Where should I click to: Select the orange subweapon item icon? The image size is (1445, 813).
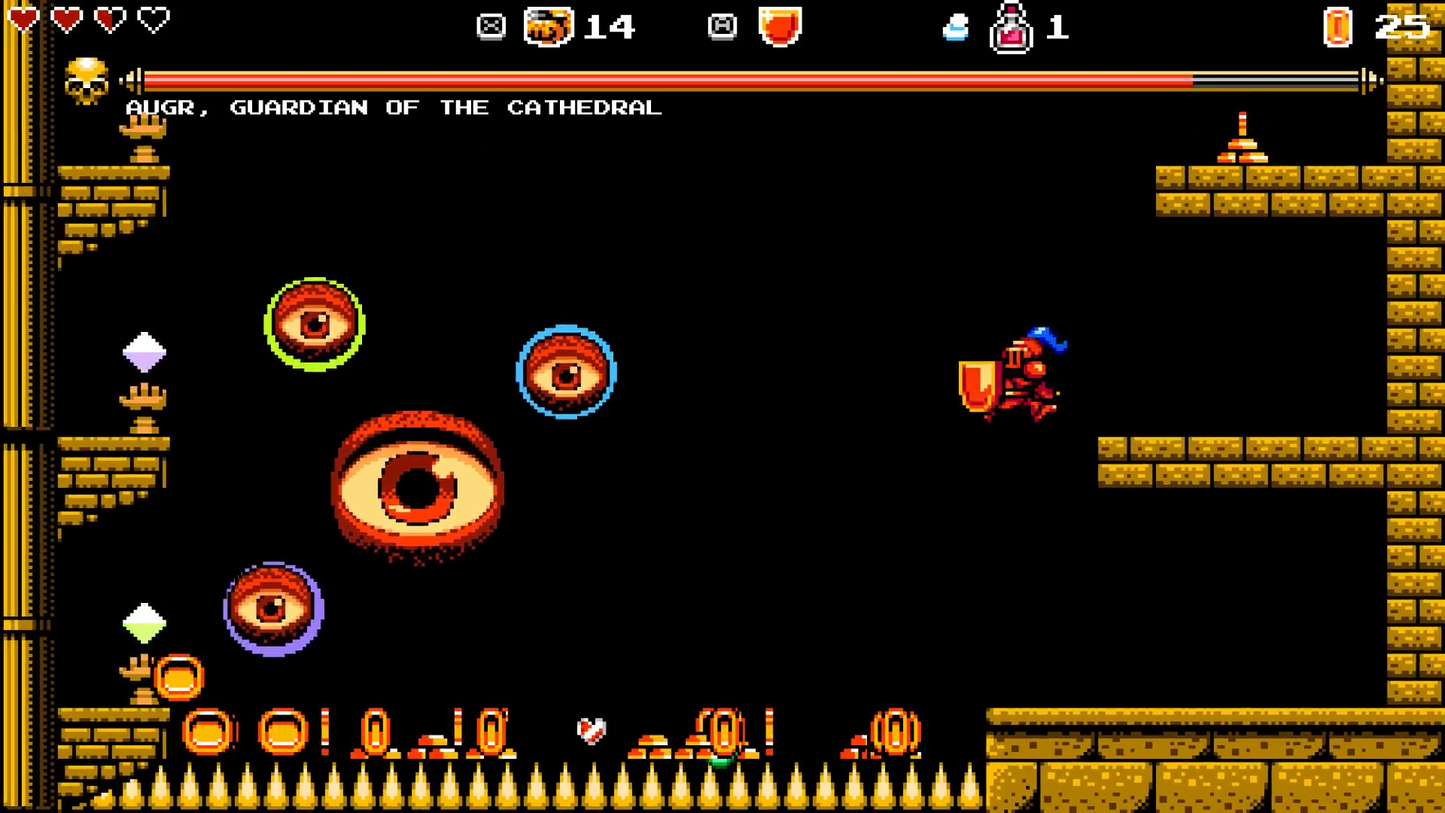click(549, 26)
